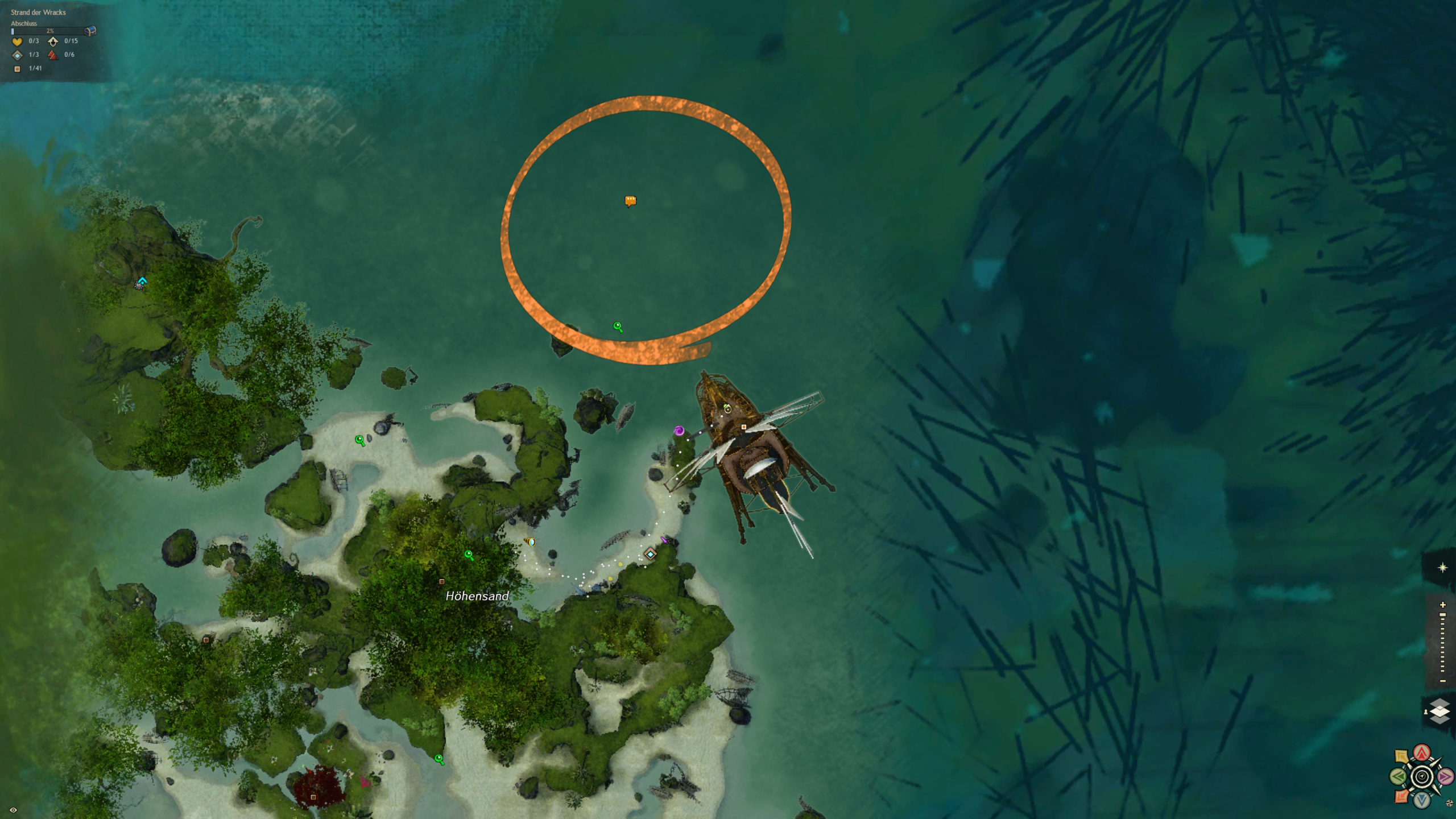Click the compass wheel center button
The height and width of the screenshot is (819, 1456).
tap(1422, 776)
